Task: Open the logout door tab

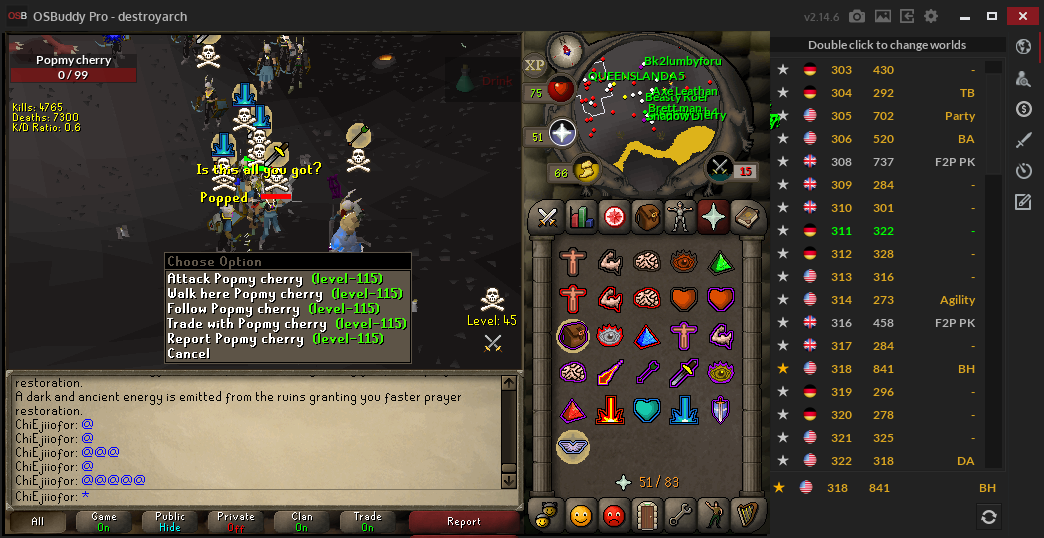Action: [x=646, y=516]
